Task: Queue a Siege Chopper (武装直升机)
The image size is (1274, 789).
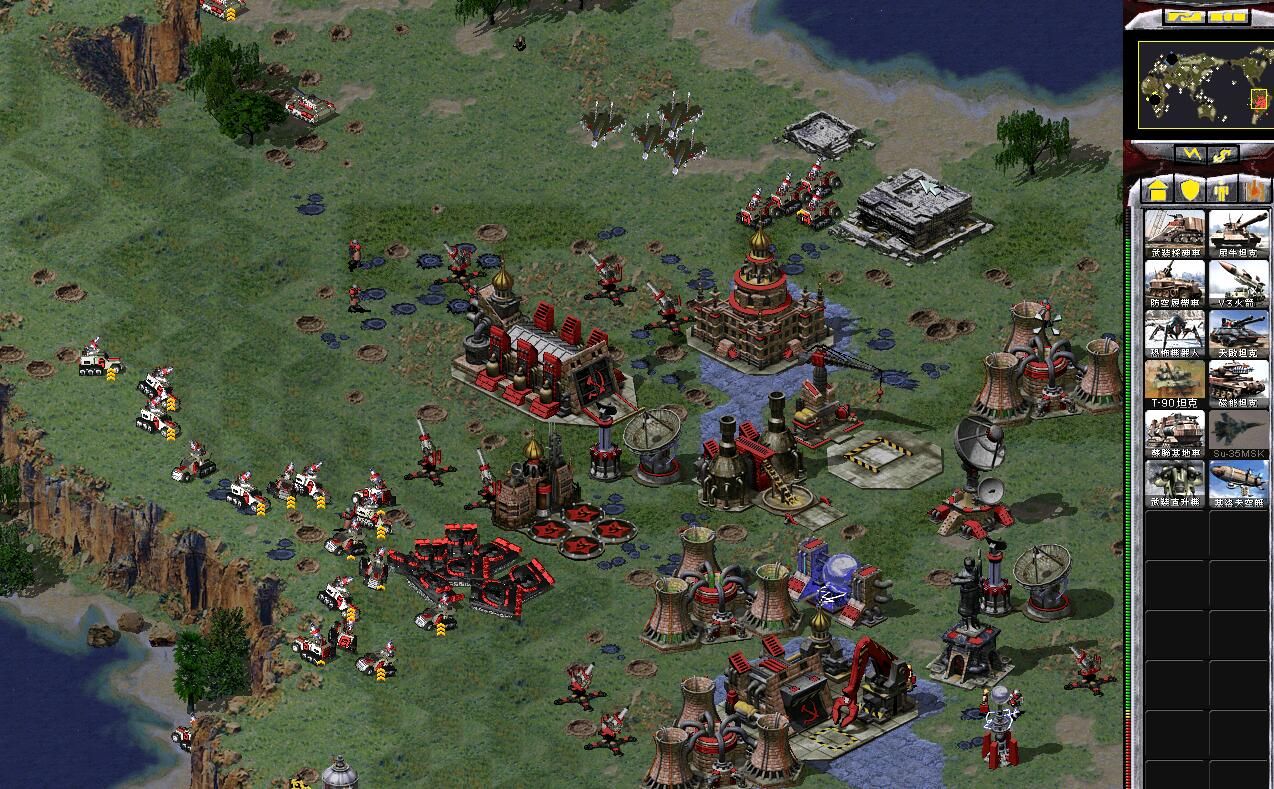Action: tap(1174, 484)
